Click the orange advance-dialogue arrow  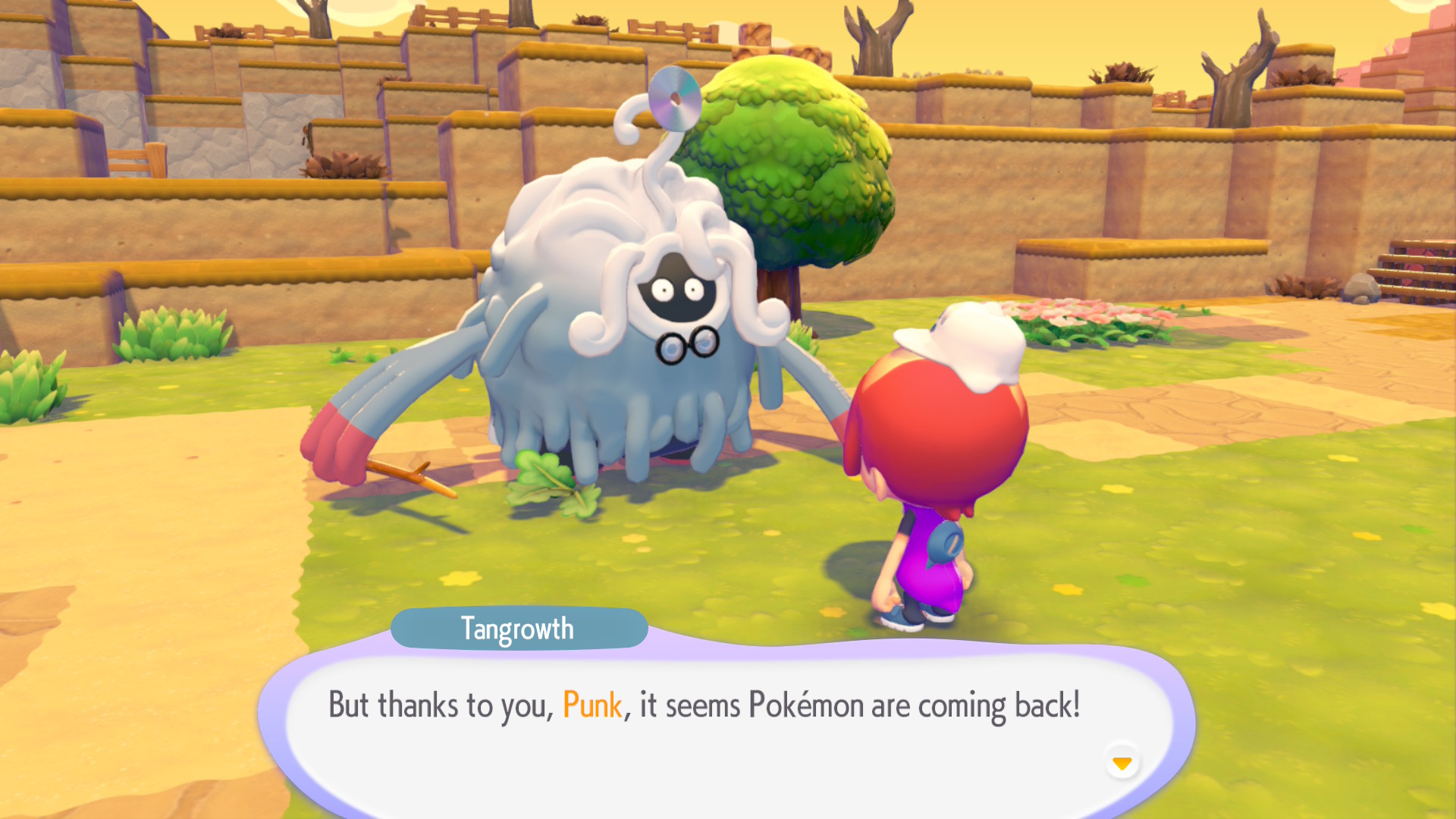[x=1122, y=764]
